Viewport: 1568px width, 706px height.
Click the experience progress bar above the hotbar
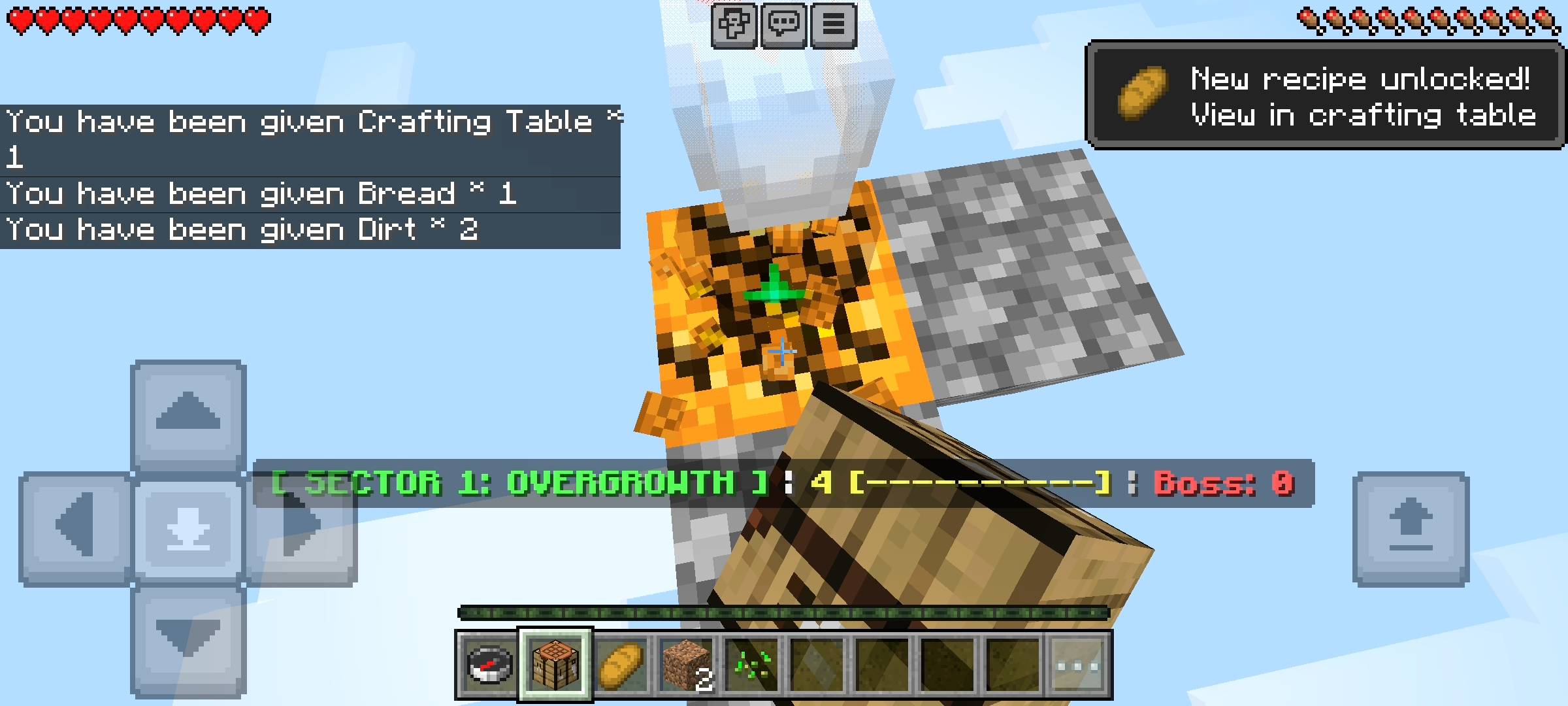tap(784, 613)
